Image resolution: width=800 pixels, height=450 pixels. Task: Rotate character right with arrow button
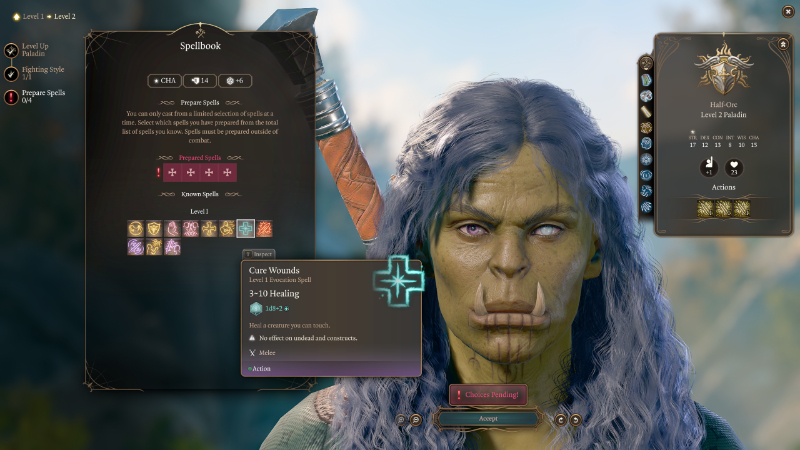[x=576, y=419]
